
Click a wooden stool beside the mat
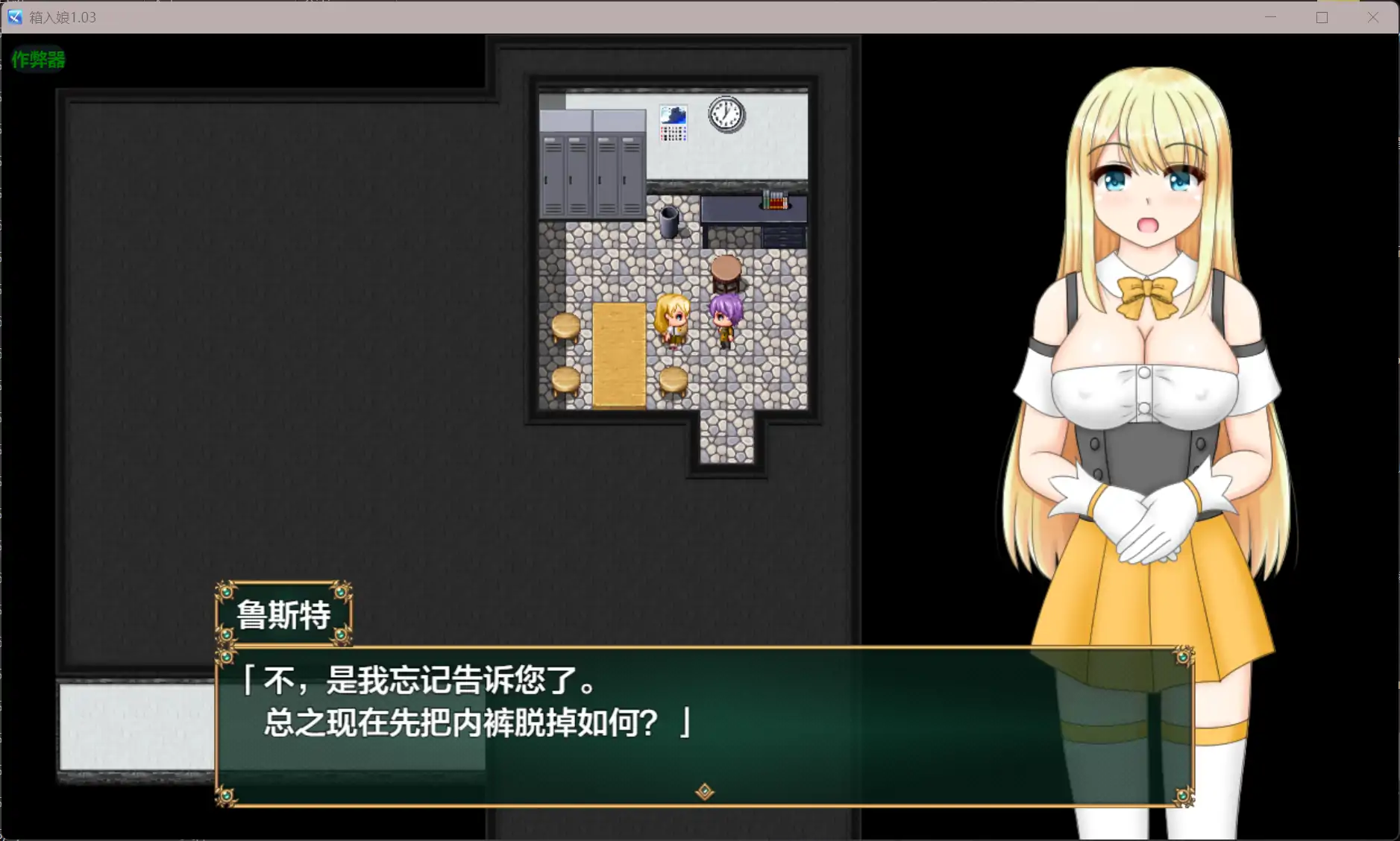click(x=565, y=326)
